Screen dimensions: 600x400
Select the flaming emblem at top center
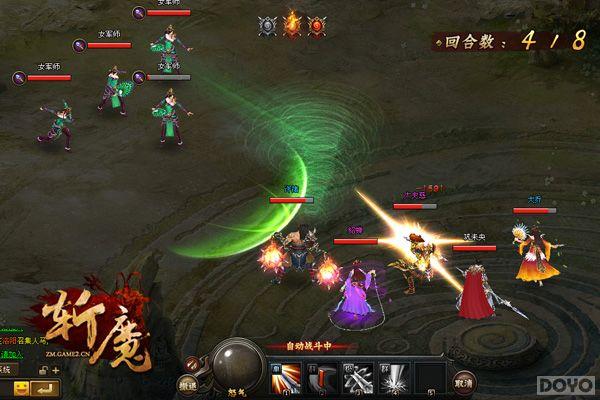292,26
